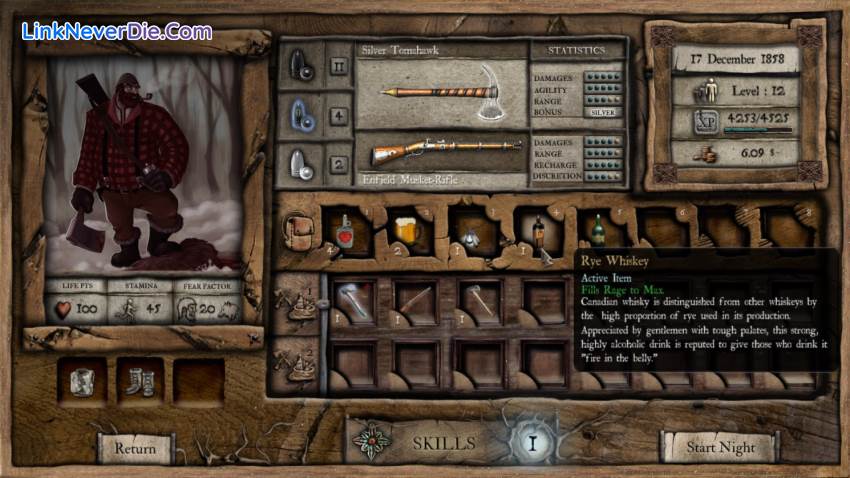Choose the Rye Whiskey bottle slot

(x=599, y=234)
